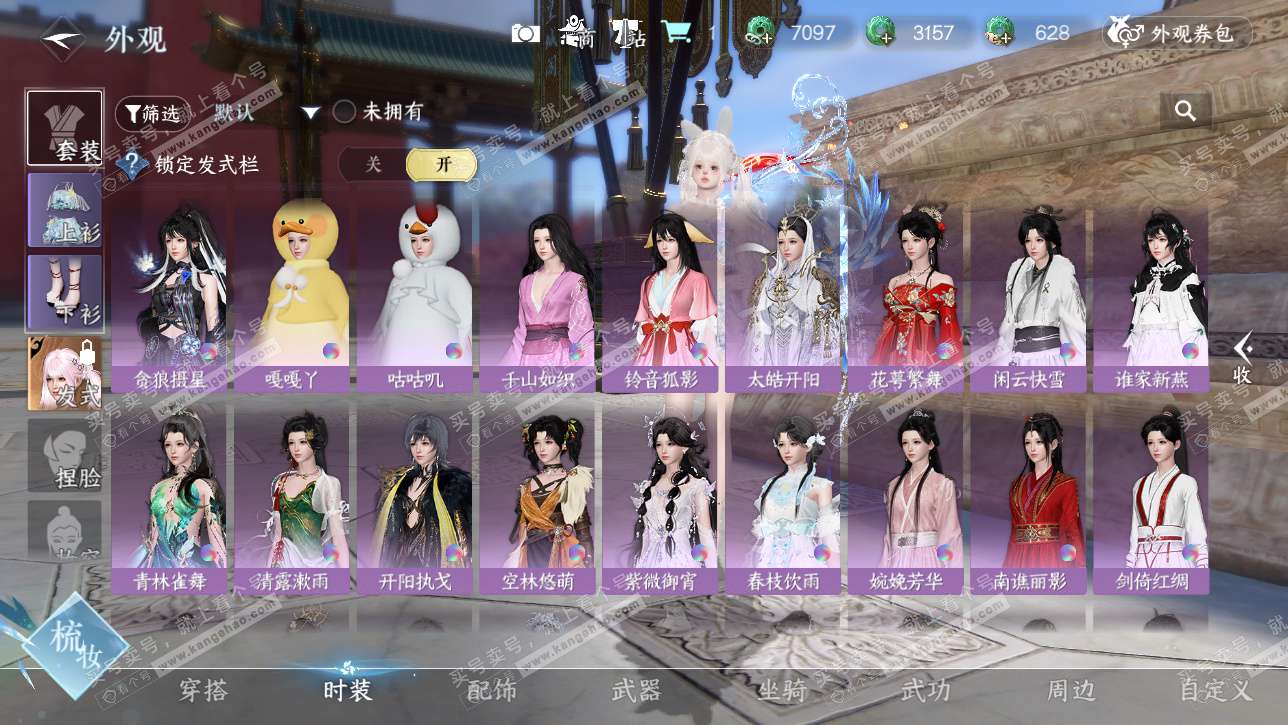This screenshot has width=1288, height=725.
Task: Select the 发式 hairstyle category
Action: click(64, 374)
